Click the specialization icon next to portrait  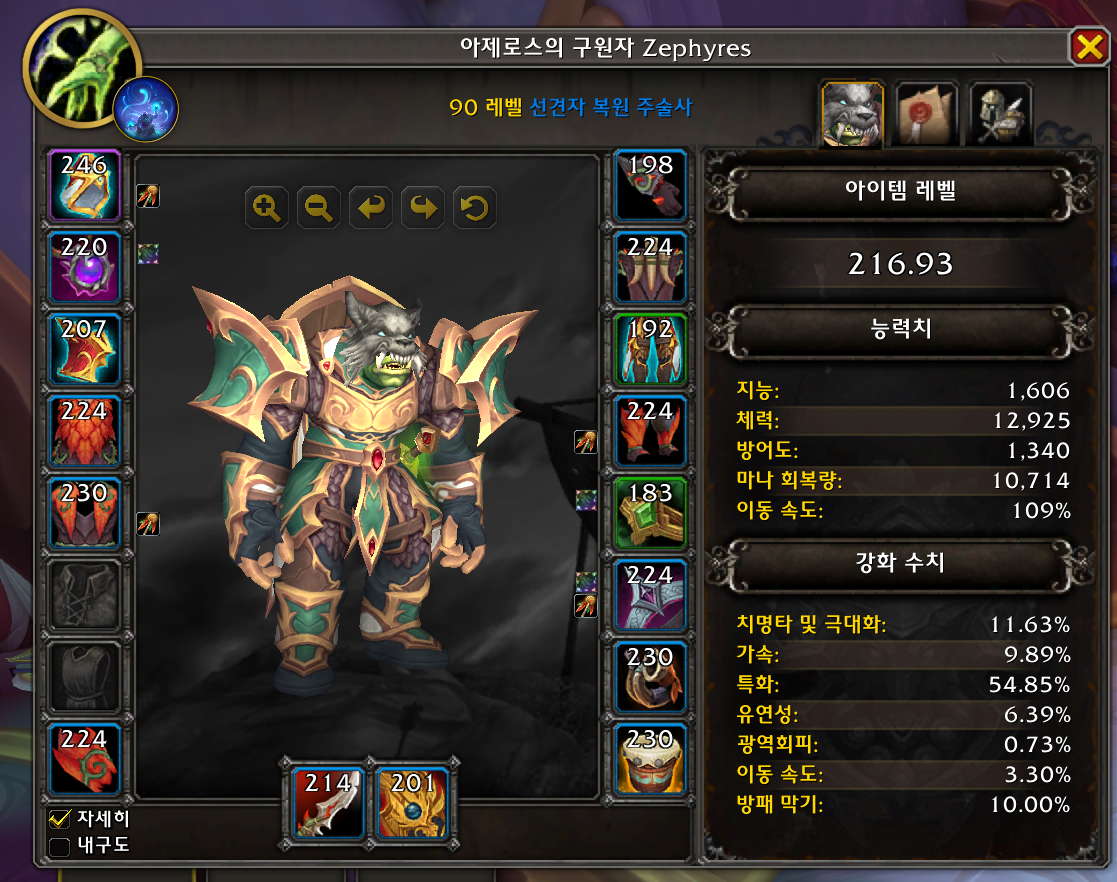tap(146, 109)
